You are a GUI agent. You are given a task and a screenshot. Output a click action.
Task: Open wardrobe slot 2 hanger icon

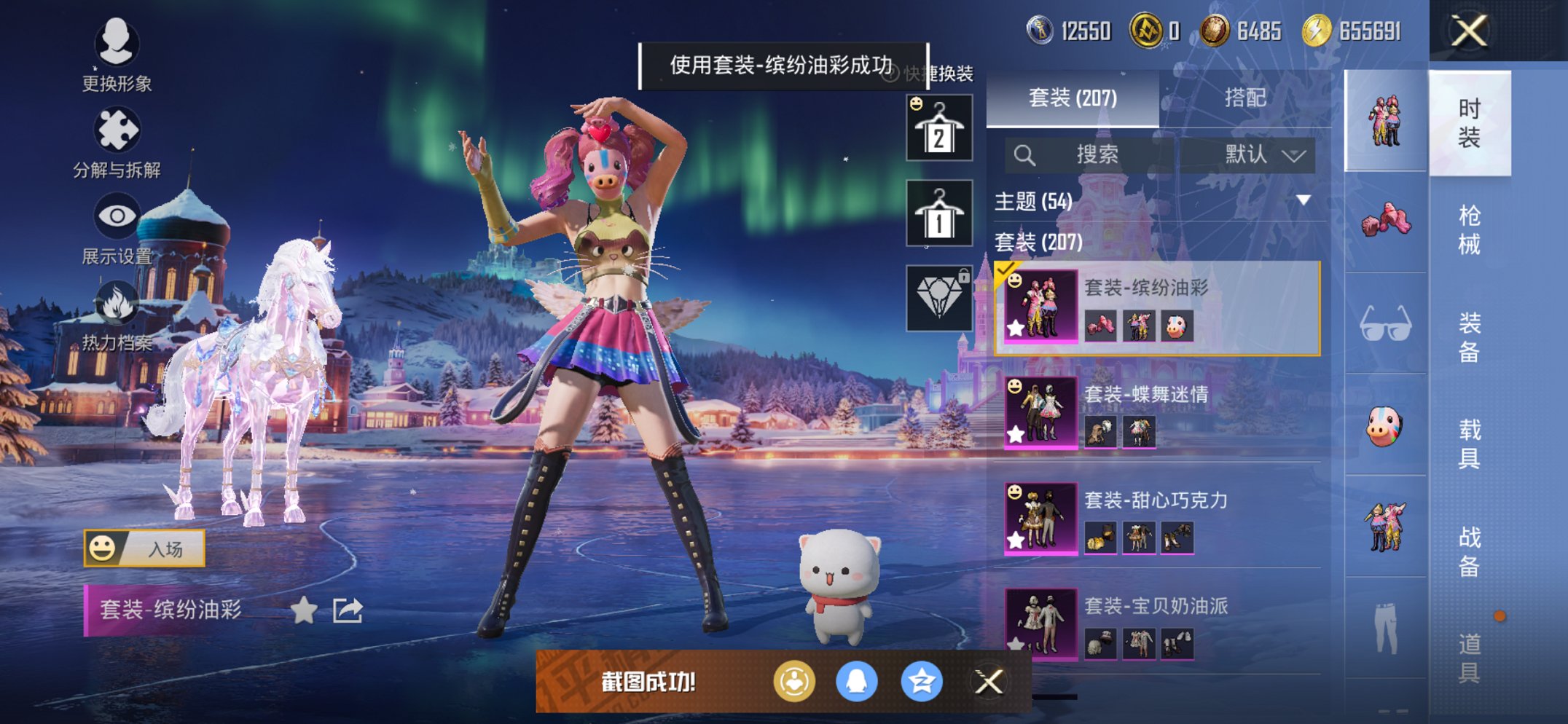pos(939,127)
